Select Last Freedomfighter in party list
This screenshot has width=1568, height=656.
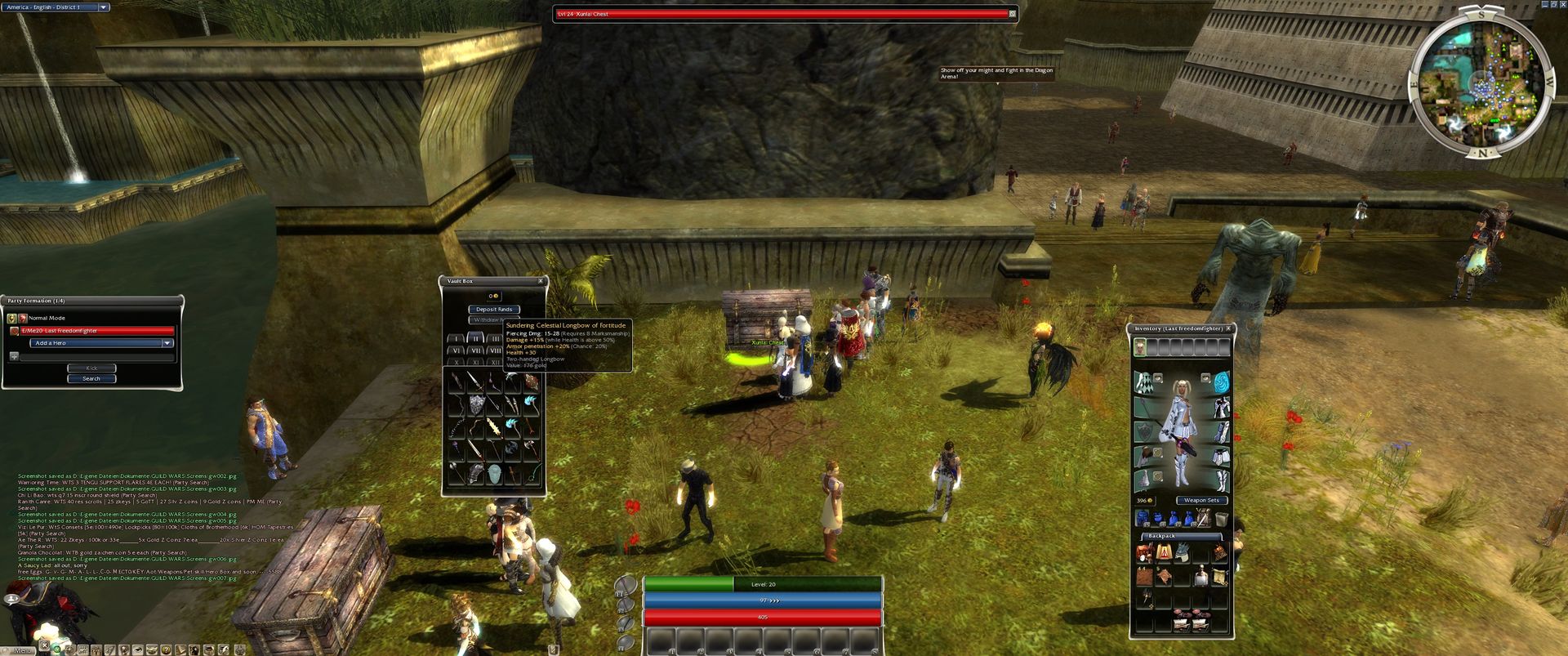[92, 331]
